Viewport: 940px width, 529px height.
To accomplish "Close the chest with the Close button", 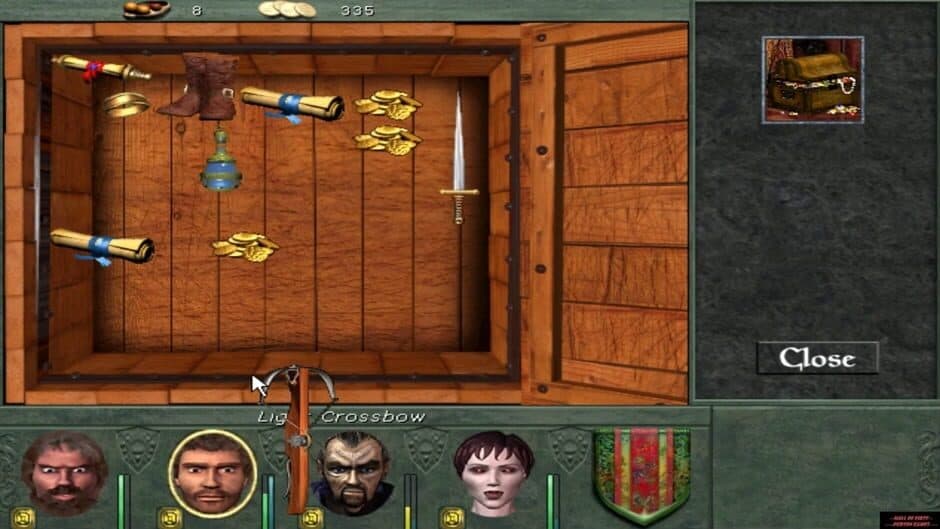I will [817, 358].
